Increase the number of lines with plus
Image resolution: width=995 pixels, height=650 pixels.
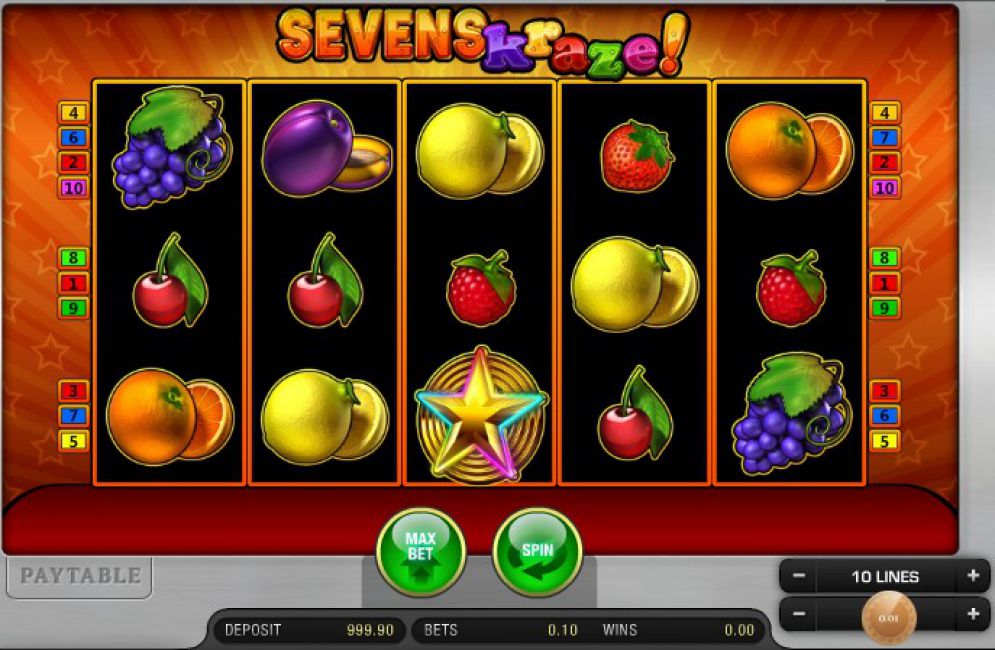click(x=972, y=576)
